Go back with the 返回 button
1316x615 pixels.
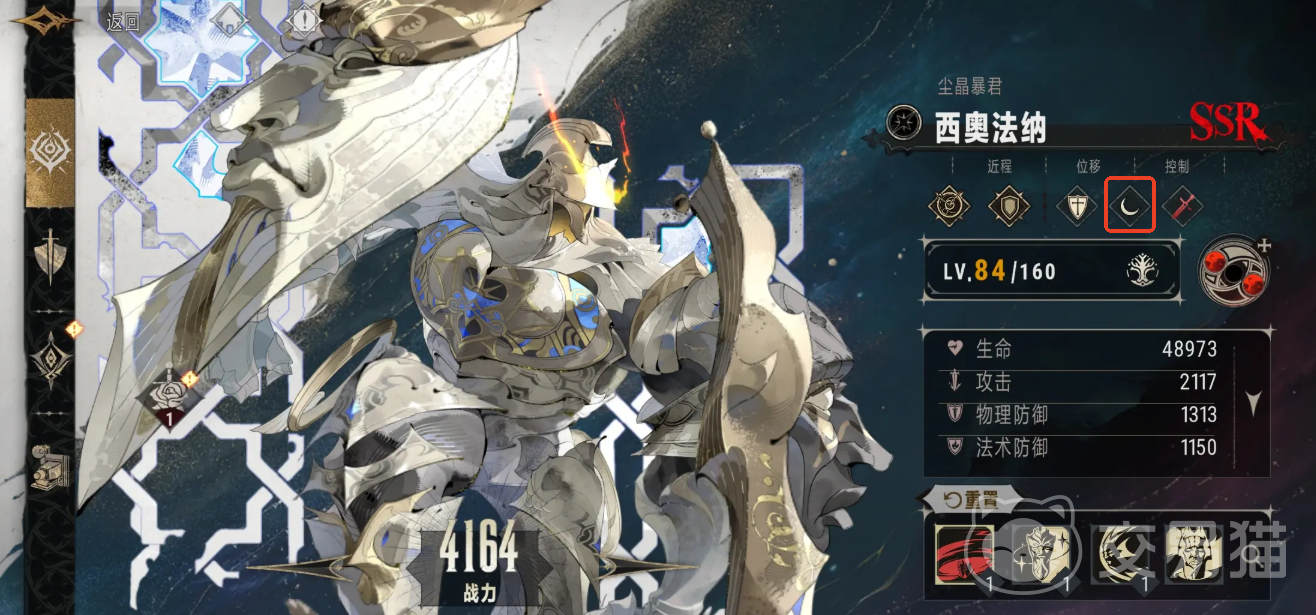pos(122,22)
